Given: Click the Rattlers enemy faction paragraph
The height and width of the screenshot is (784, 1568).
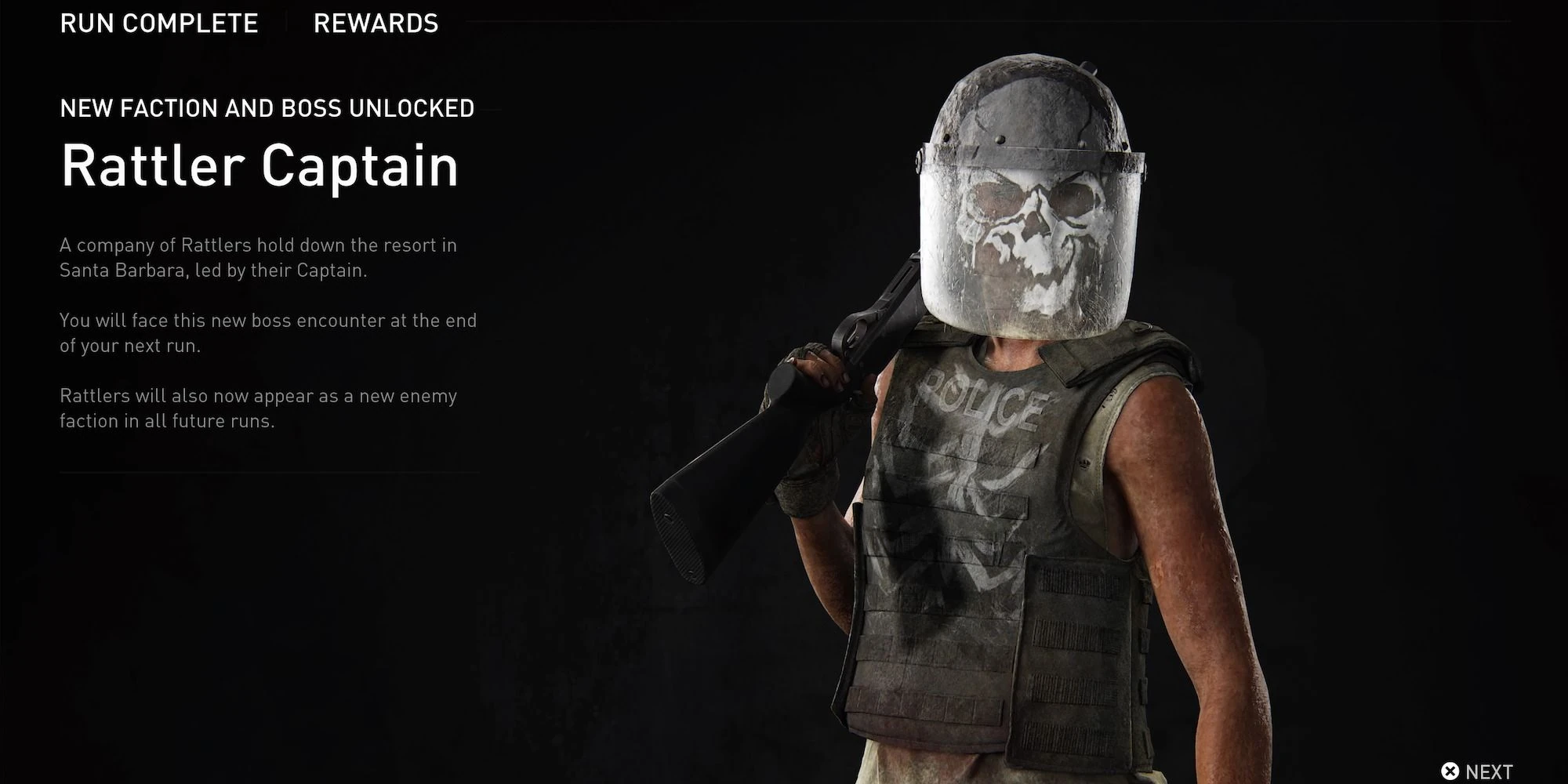Looking at the screenshot, I should [257, 408].
